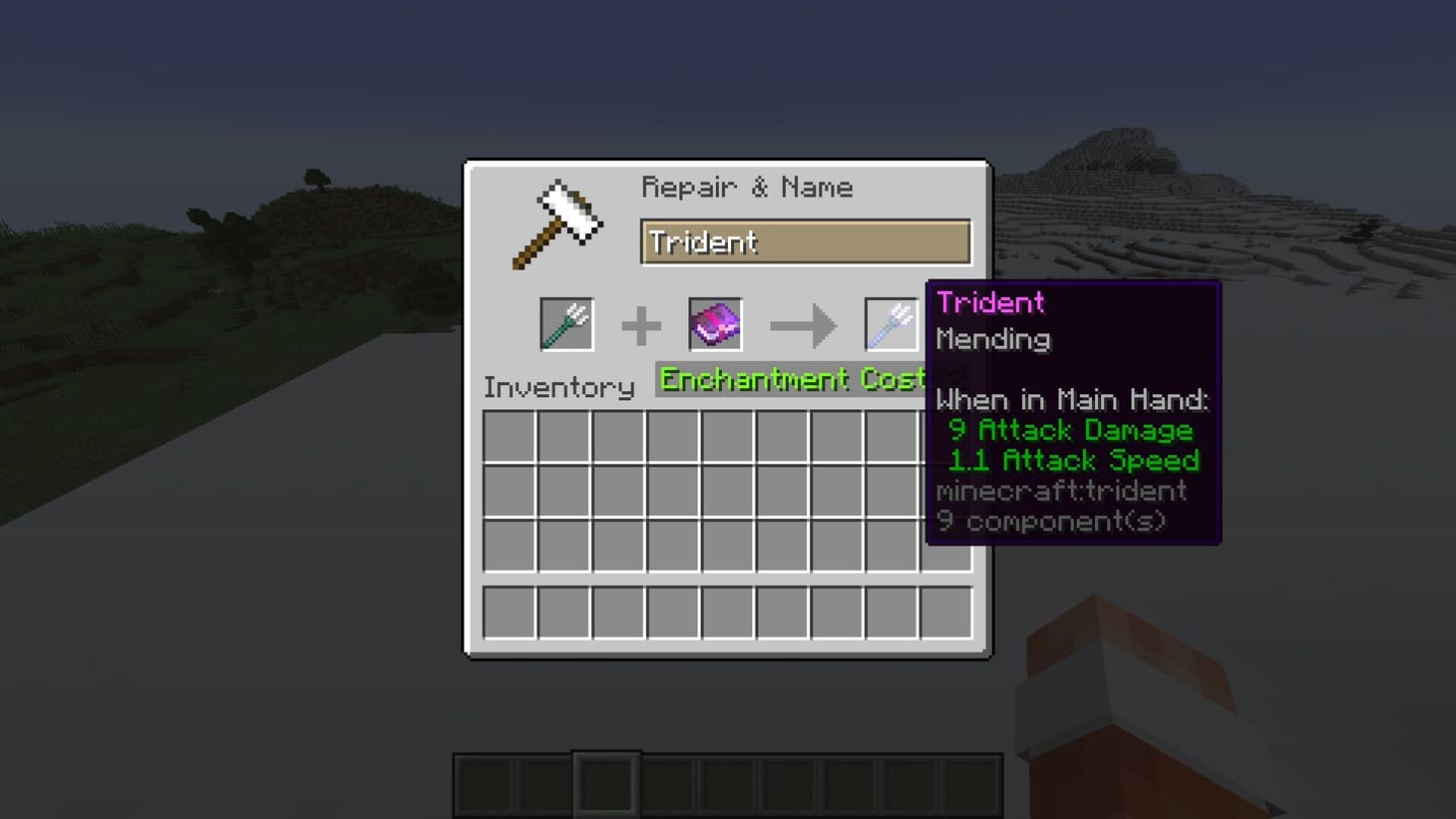Click the Repair & Name heading

click(x=748, y=187)
